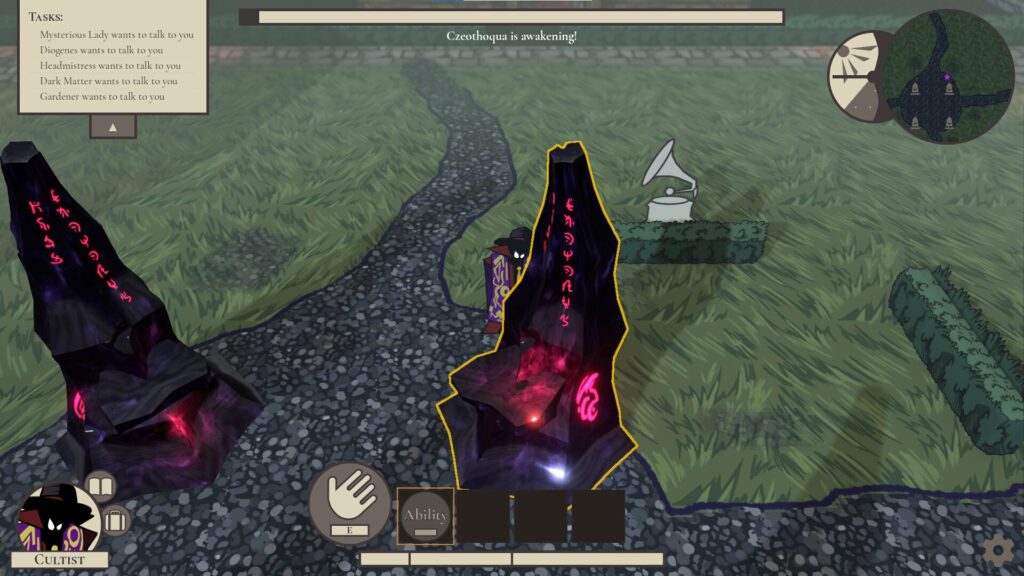Choose the Headmistress task entry

tap(110, 66)
